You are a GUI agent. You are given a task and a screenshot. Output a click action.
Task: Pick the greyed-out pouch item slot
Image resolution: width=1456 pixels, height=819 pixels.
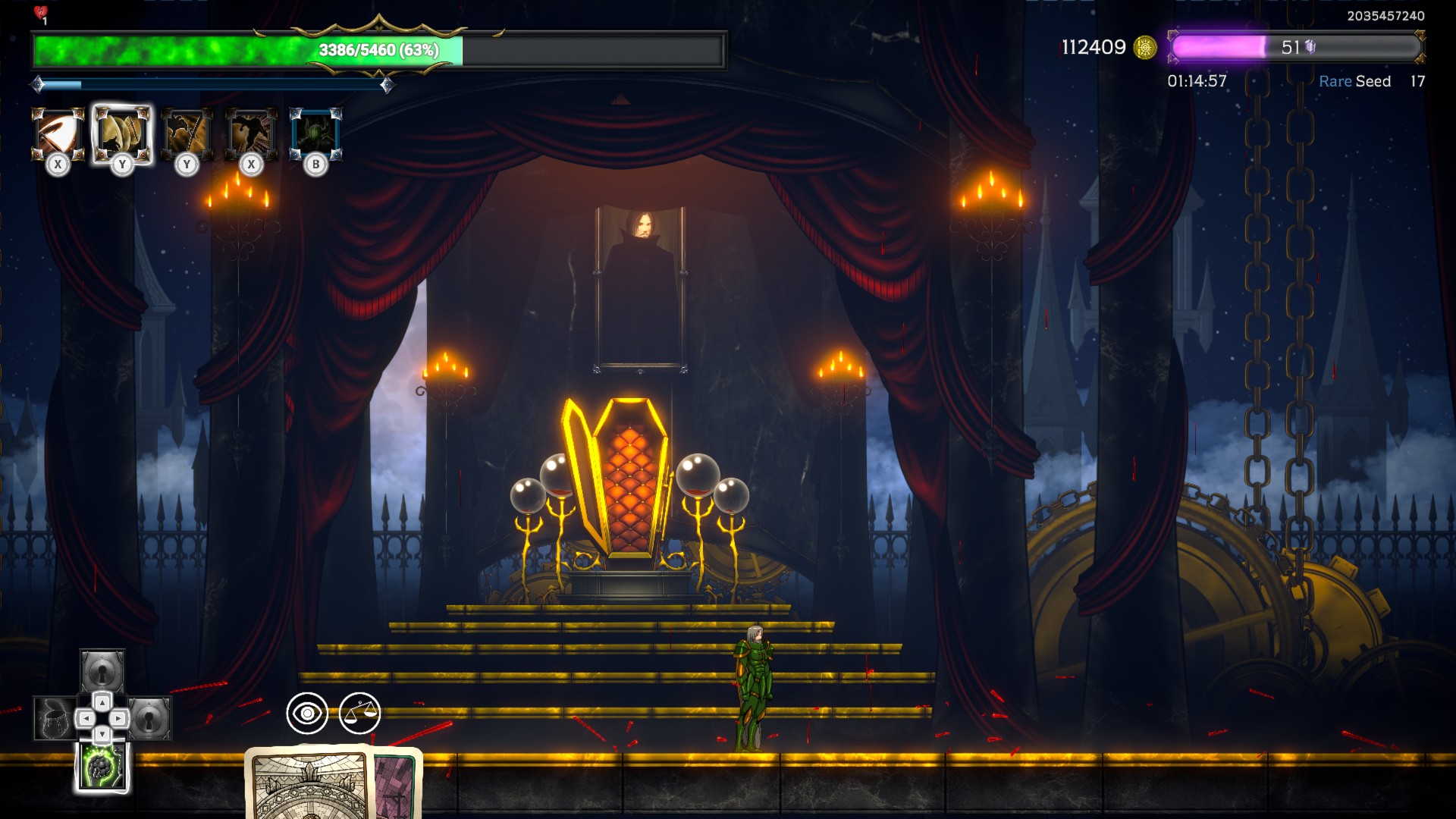point(54,718)
